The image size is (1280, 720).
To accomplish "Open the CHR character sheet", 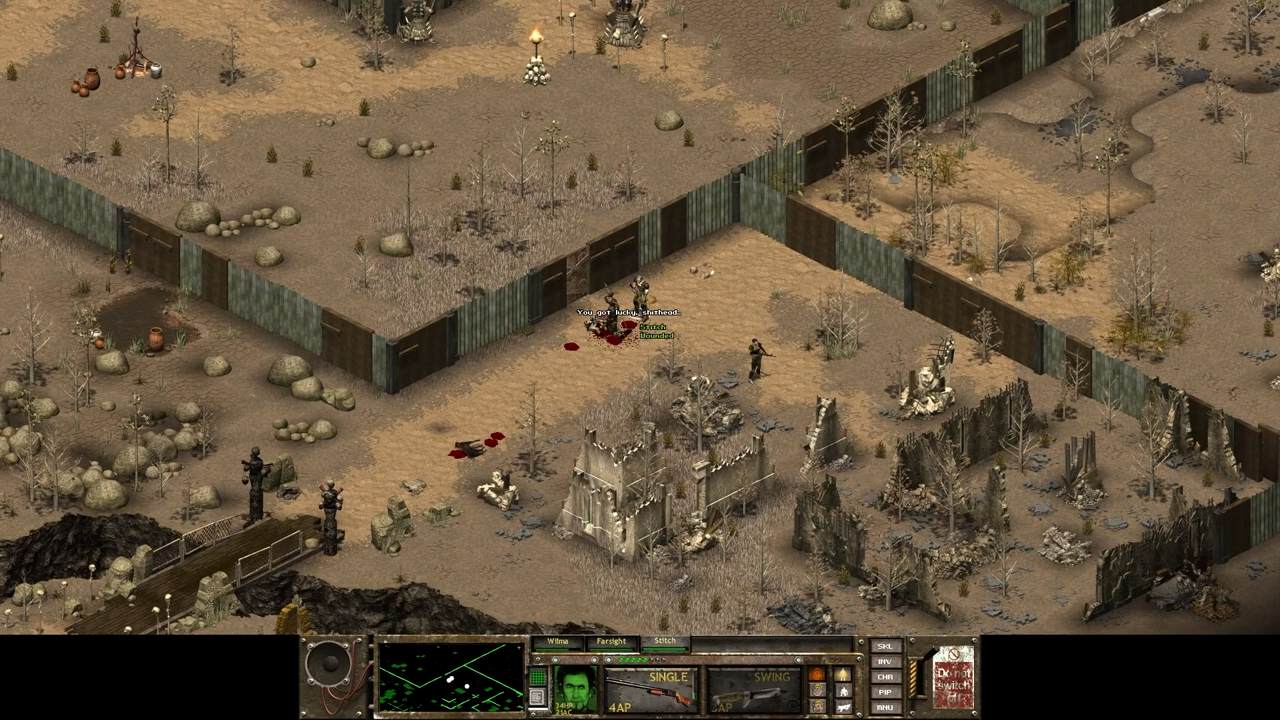I will click(884, 676).
